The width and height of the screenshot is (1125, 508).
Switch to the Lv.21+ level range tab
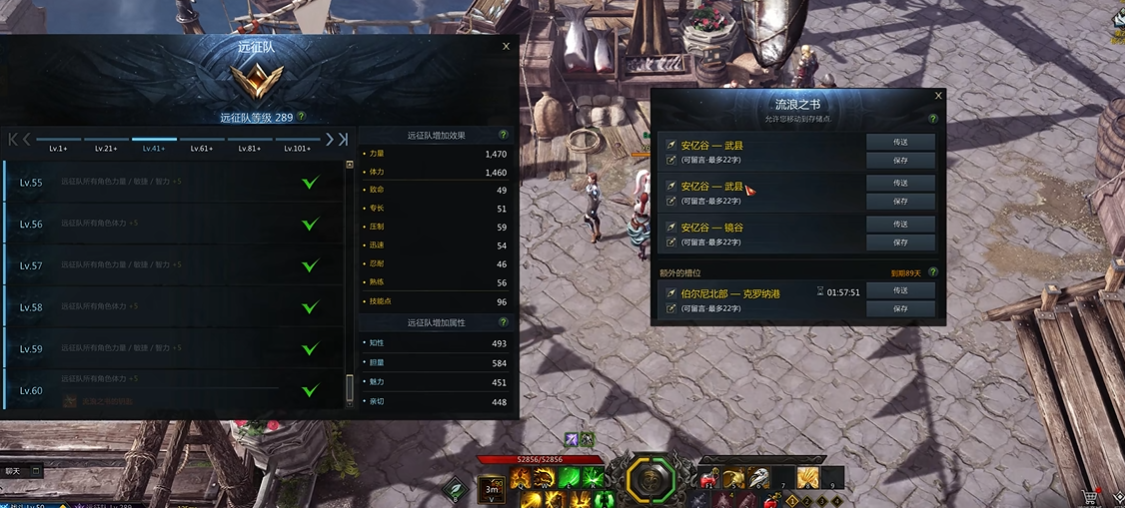coord(106,148)
